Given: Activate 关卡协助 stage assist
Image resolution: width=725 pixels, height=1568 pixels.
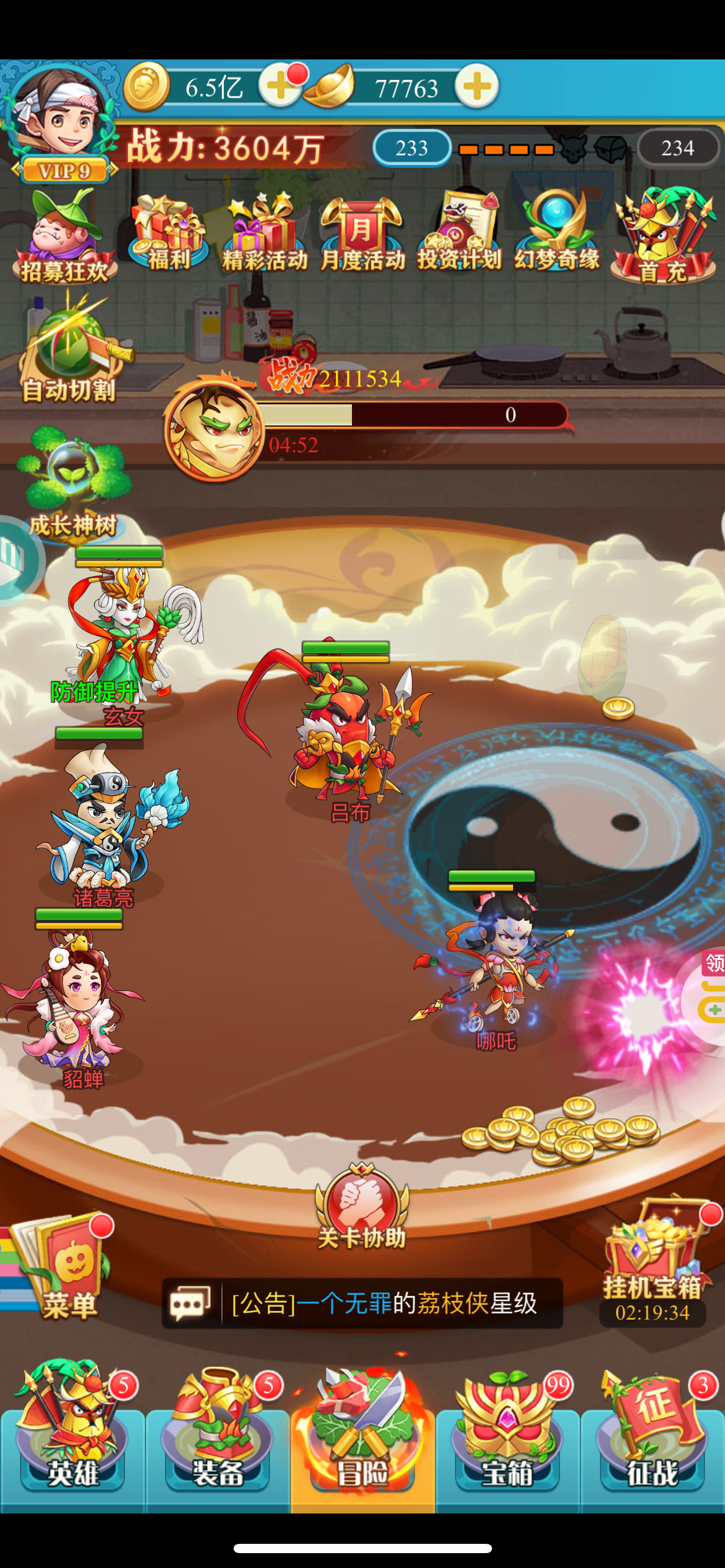Looking at the screenshot, I should (362, 1208).
